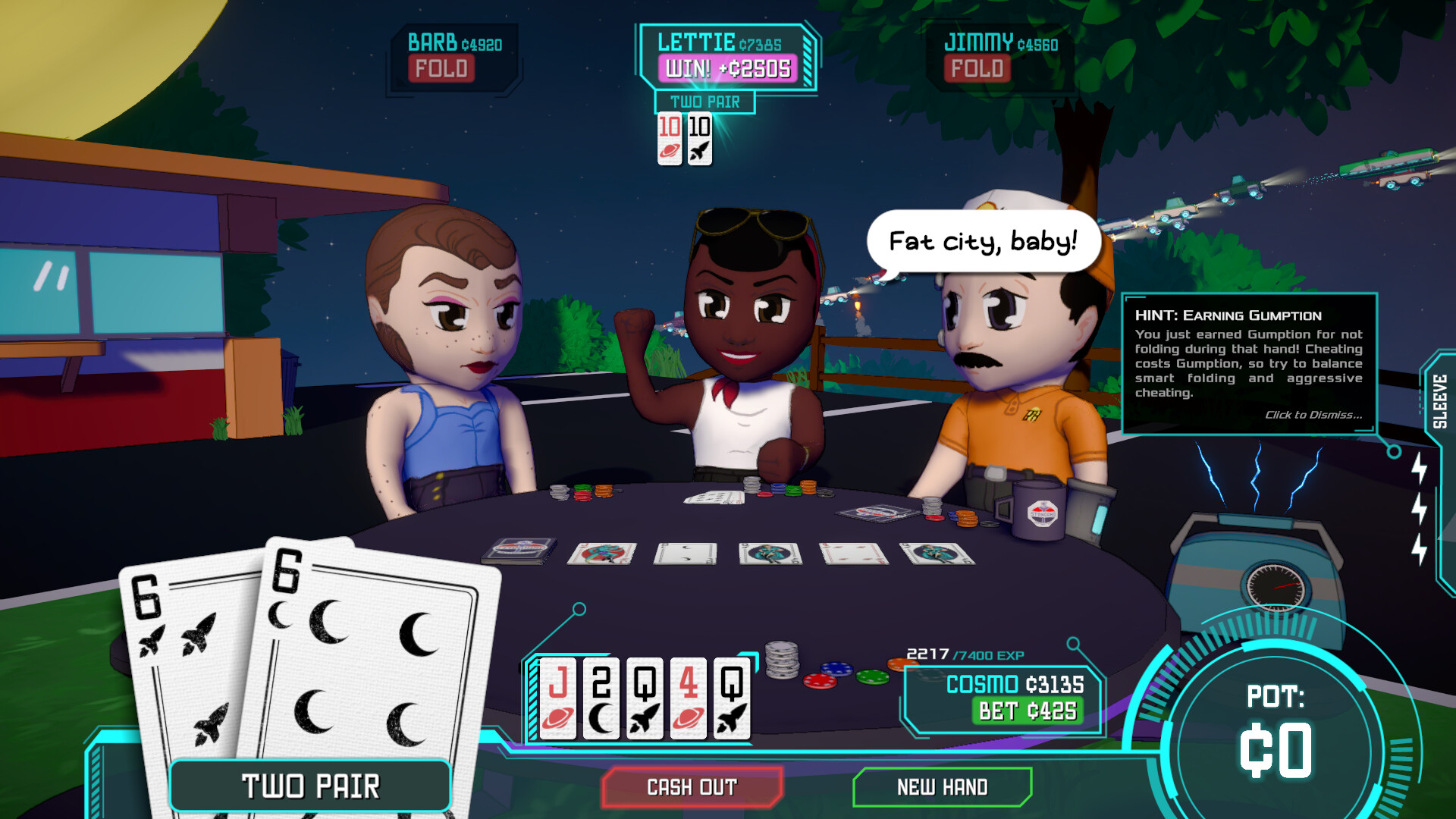Start a NEW HAND
This screenshot has width=1456, height=819.
click(943, 787)
